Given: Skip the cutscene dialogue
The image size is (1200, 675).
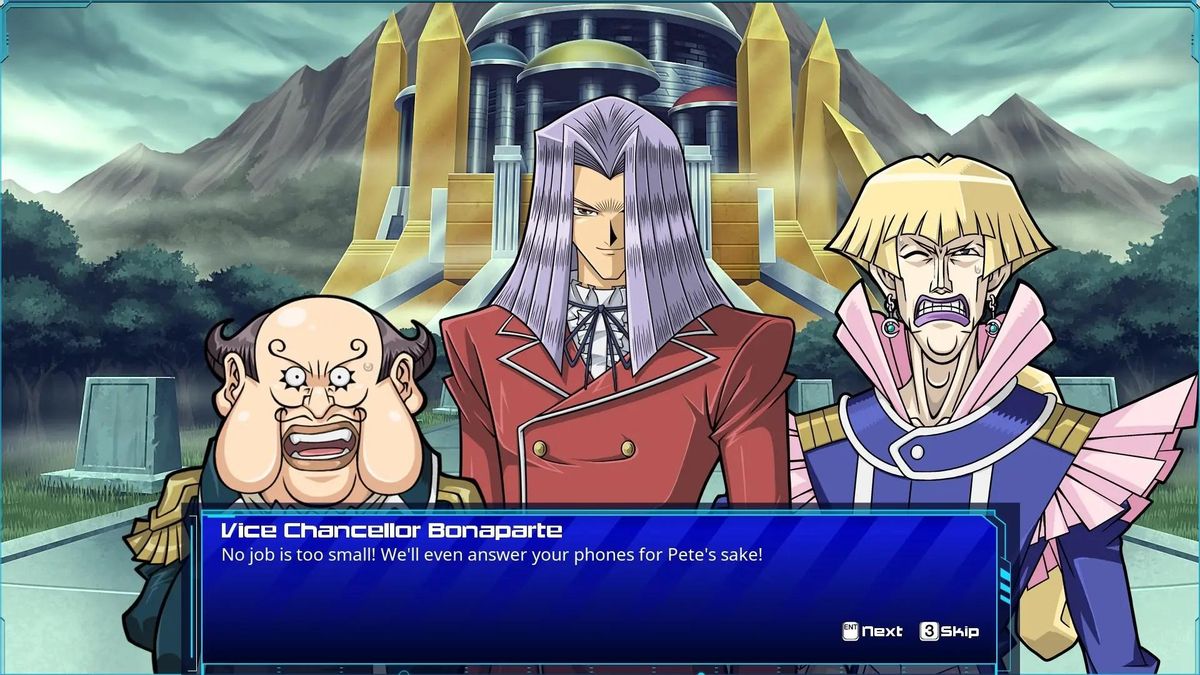Looking at the screenshot, I should click(x=949, y=631).
